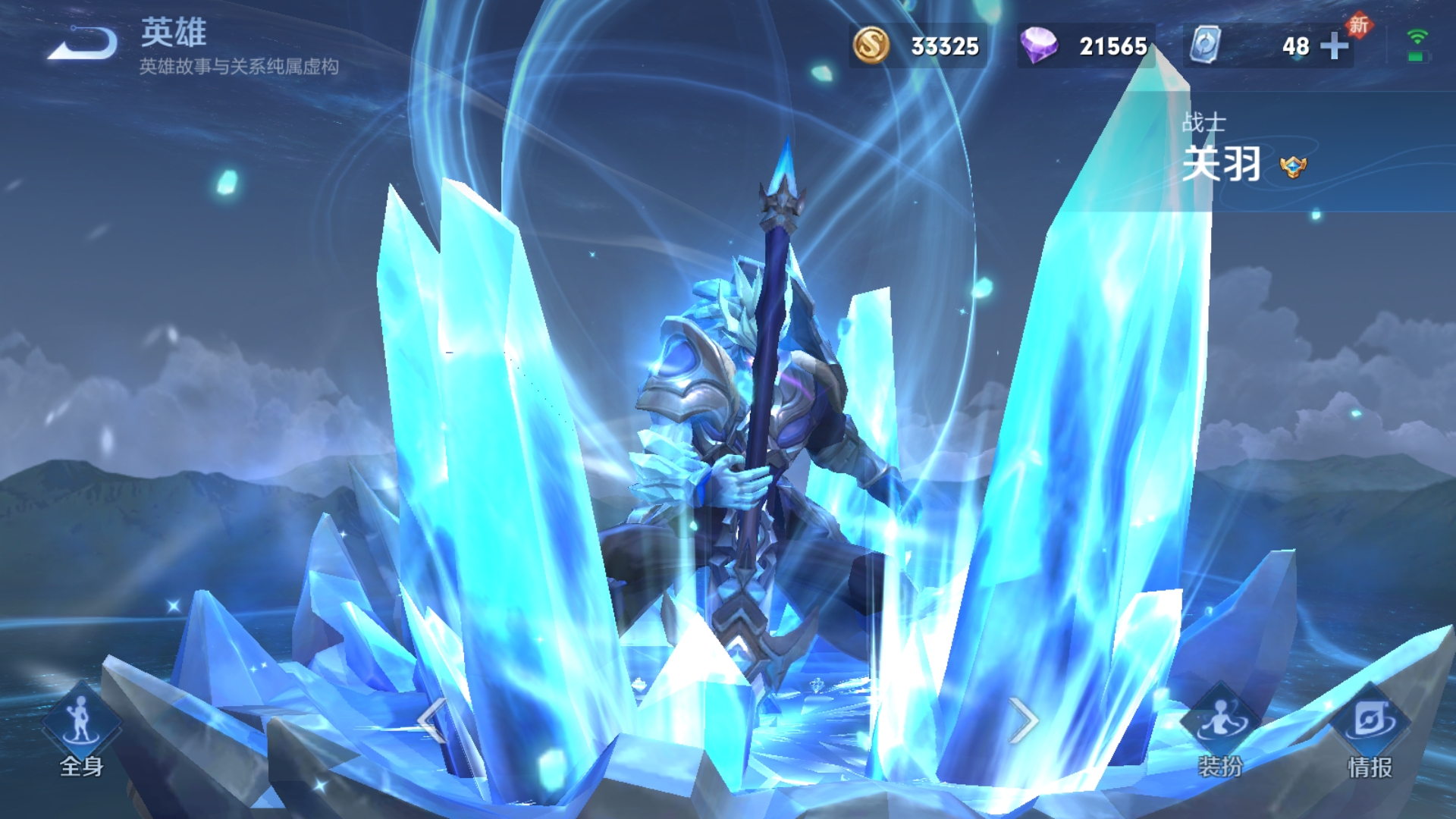Tap the gold coin currency icon

click(871, 45)
